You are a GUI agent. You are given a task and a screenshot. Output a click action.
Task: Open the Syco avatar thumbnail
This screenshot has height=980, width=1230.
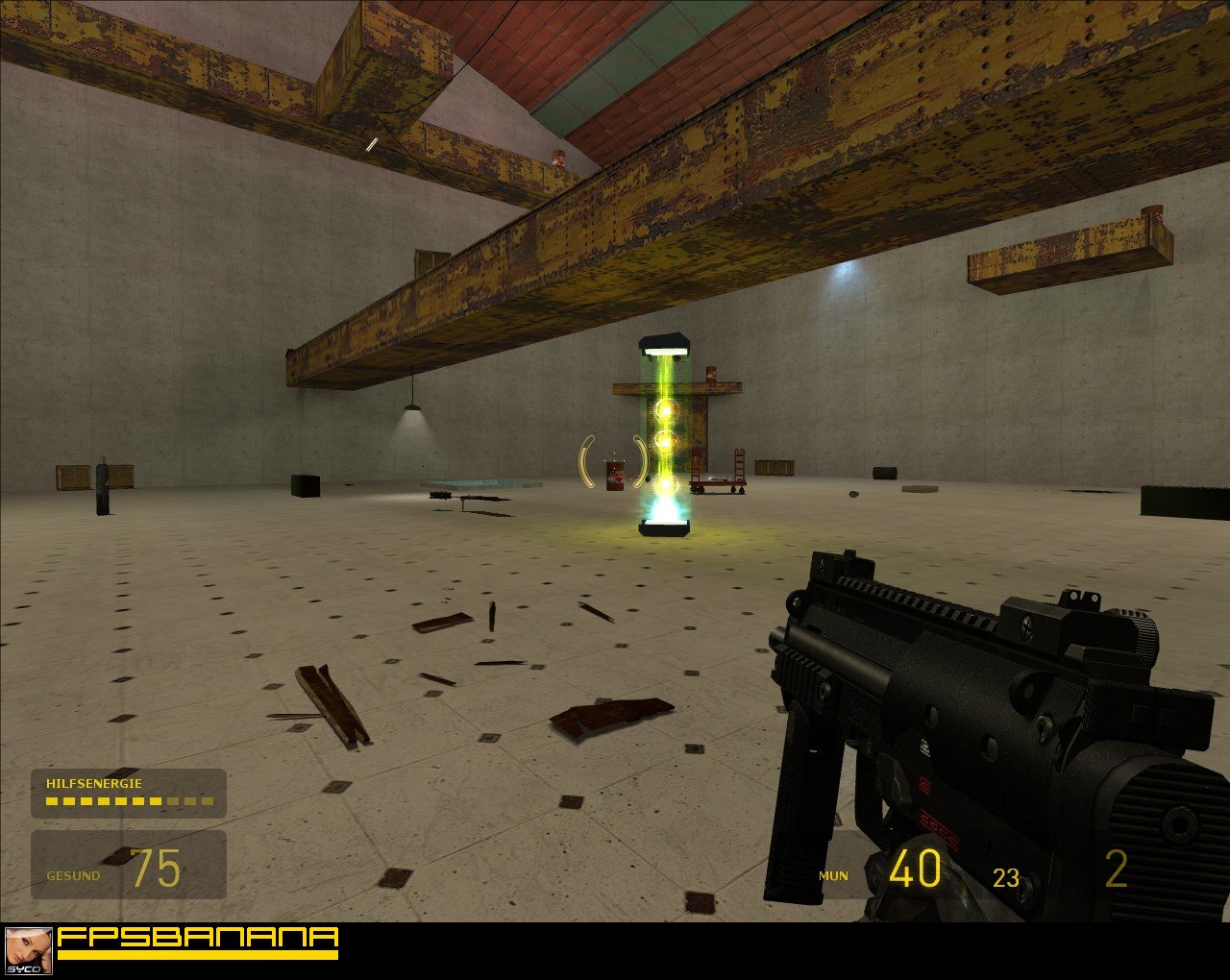pos(28,950)
